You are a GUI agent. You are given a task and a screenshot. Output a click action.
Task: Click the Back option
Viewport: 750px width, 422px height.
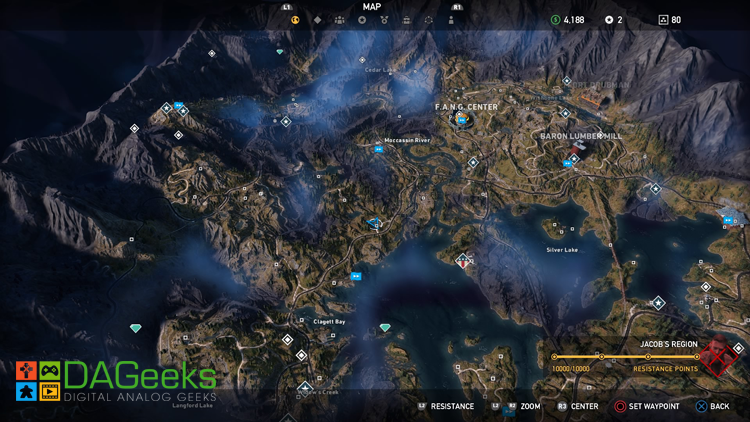coord(711,407)
